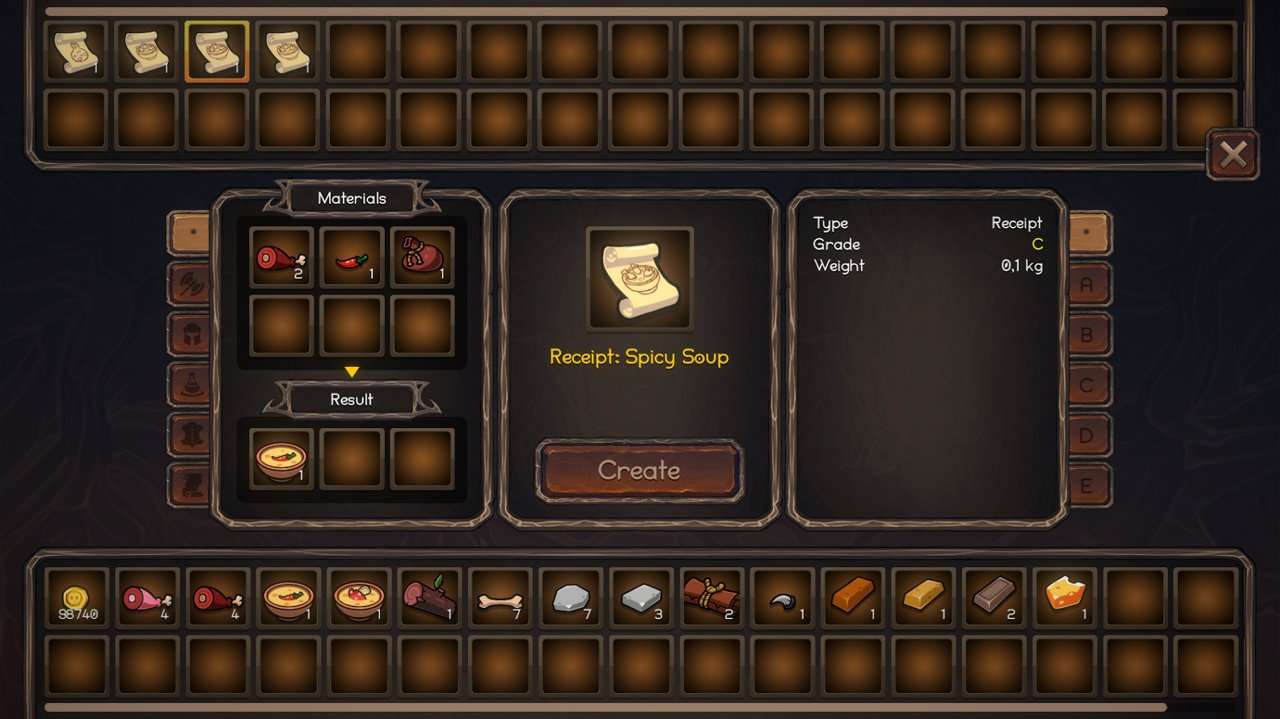Viewport: 1280px width, 719px height.
Task: Pick the chili pepper material slot
Action: pos(352,258)
